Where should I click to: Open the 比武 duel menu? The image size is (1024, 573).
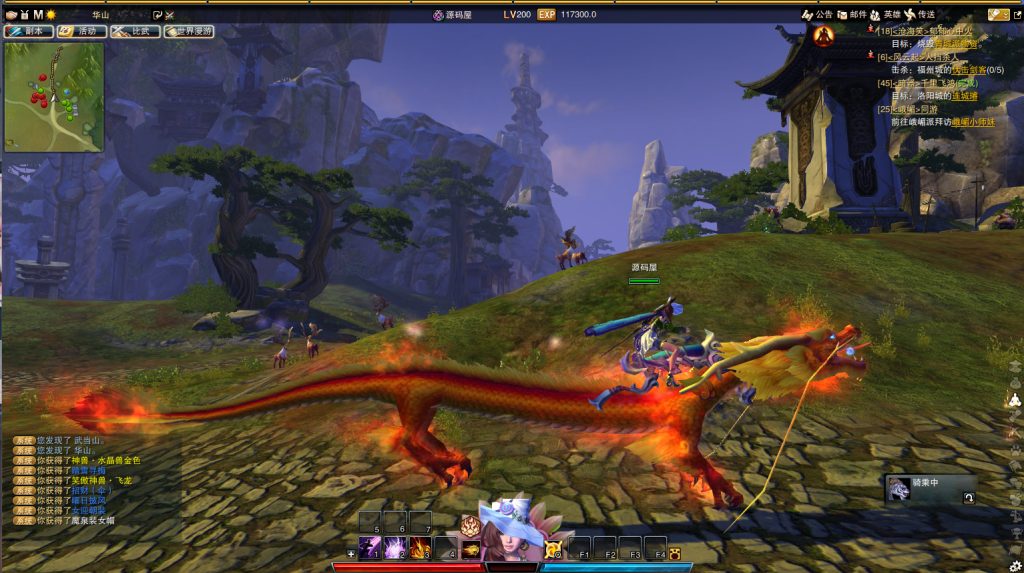coord(135,31)
